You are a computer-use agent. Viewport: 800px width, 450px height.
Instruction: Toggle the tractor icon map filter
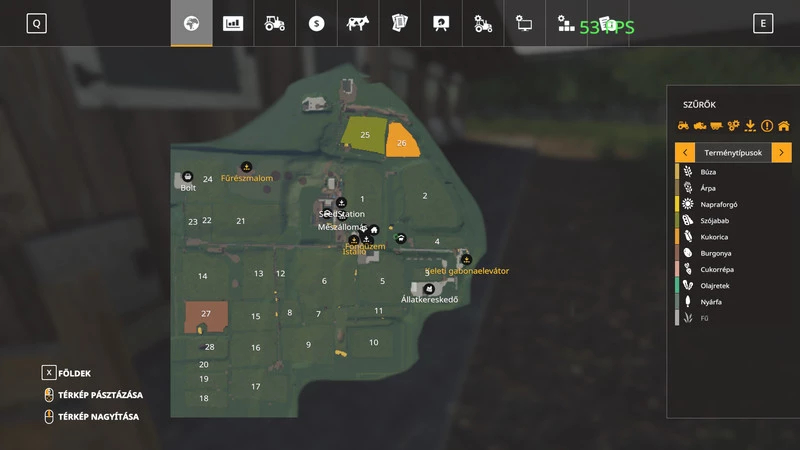(684, 126)
